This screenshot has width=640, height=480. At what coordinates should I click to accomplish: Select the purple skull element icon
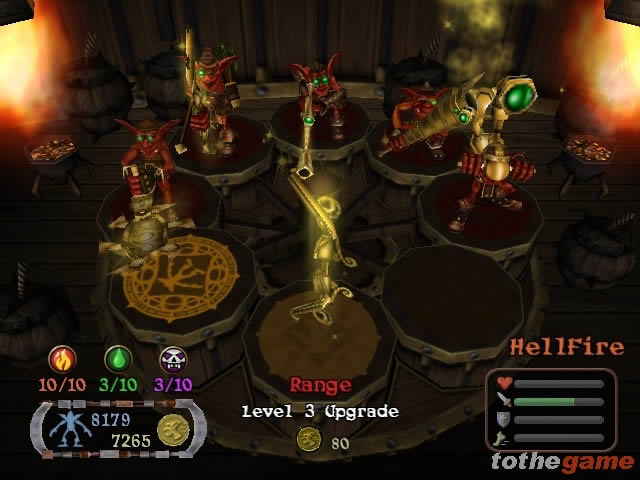pyautogui.click(x=173, y=360)
